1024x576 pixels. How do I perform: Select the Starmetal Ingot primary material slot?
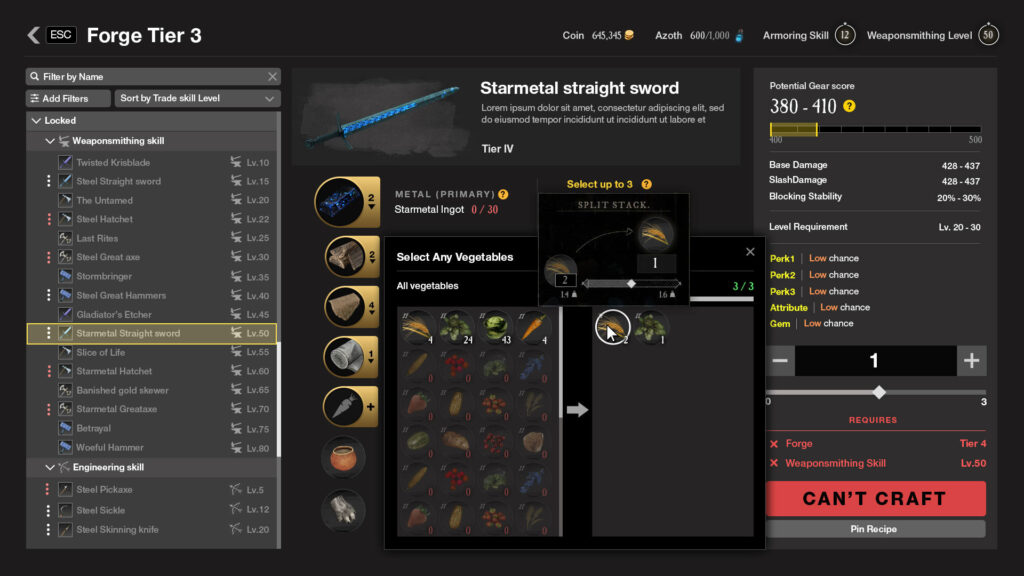(x=345, y=201)
